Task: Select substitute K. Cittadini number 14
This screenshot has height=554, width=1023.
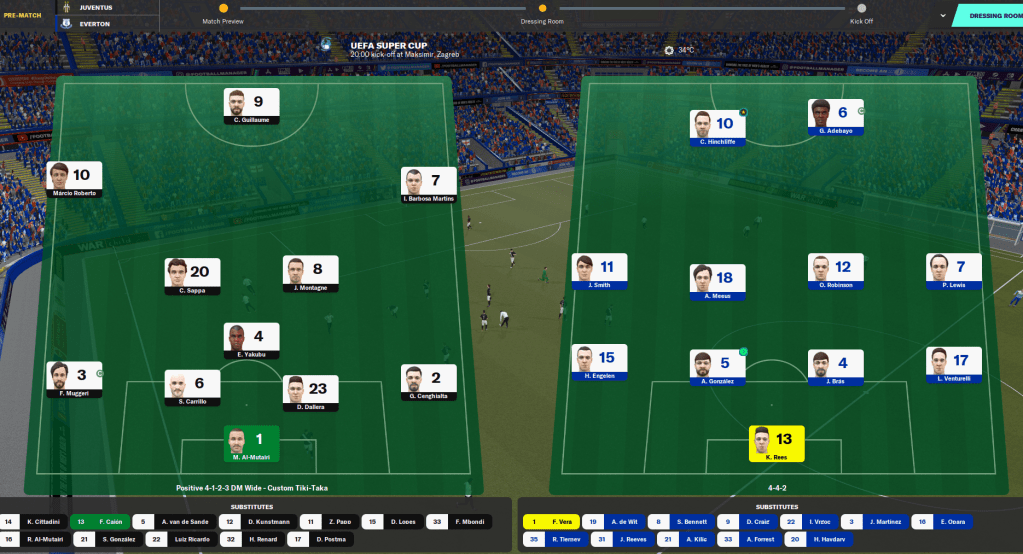Action: click(33, 521)
